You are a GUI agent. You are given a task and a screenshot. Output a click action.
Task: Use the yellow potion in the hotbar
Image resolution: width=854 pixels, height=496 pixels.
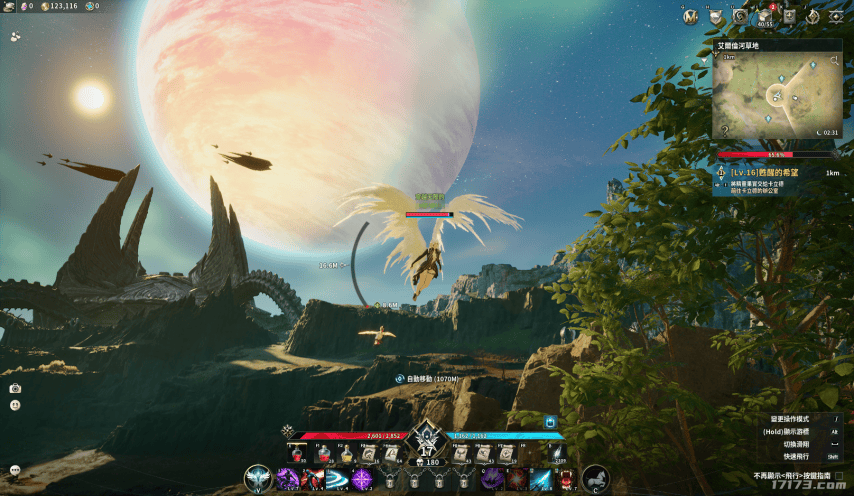tap(345, 454)
